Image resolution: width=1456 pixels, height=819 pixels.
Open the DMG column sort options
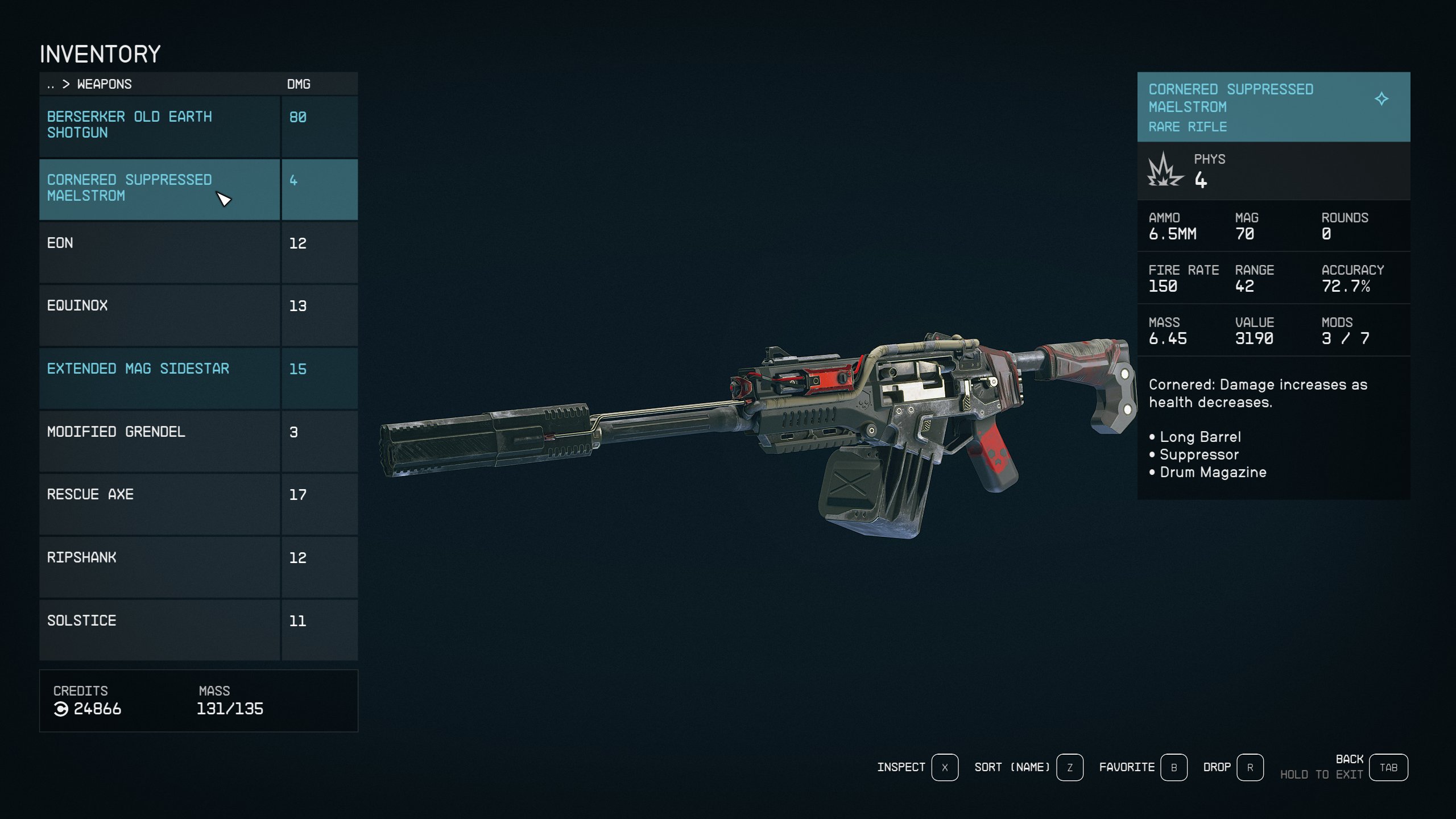point(298,84)
